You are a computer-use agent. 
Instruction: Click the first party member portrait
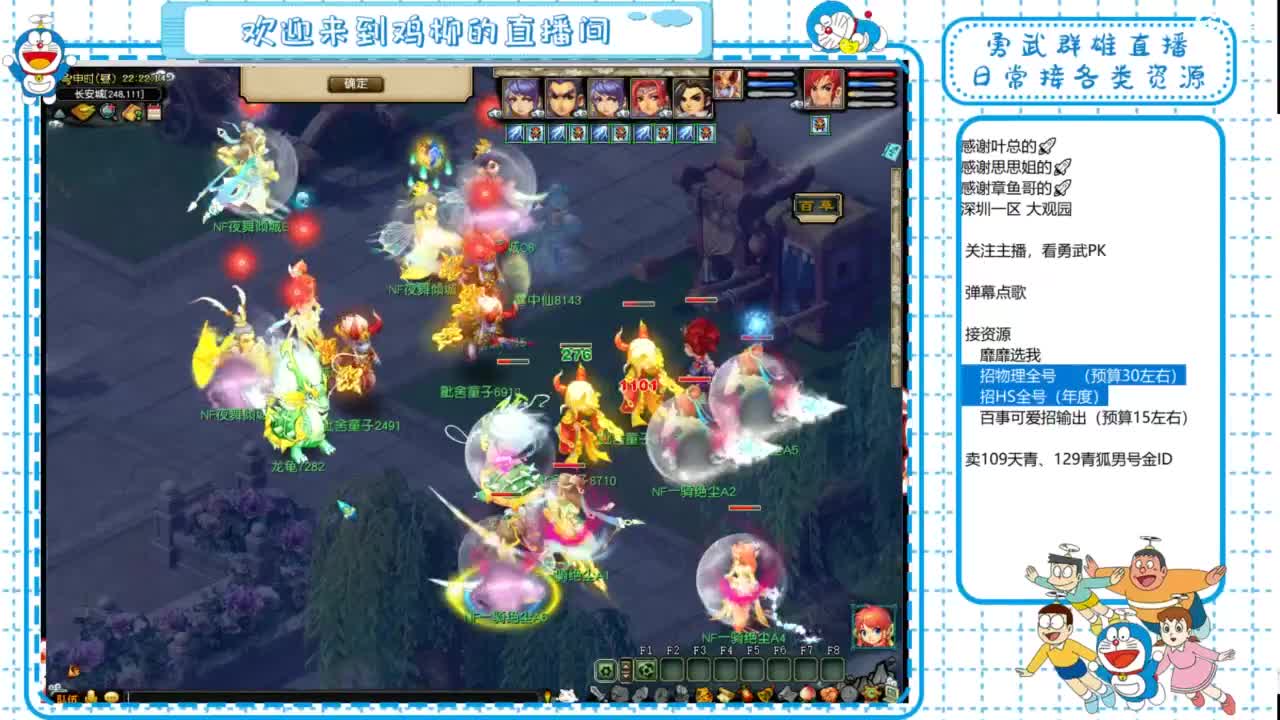pyautogui.click(x=520, y=95)
